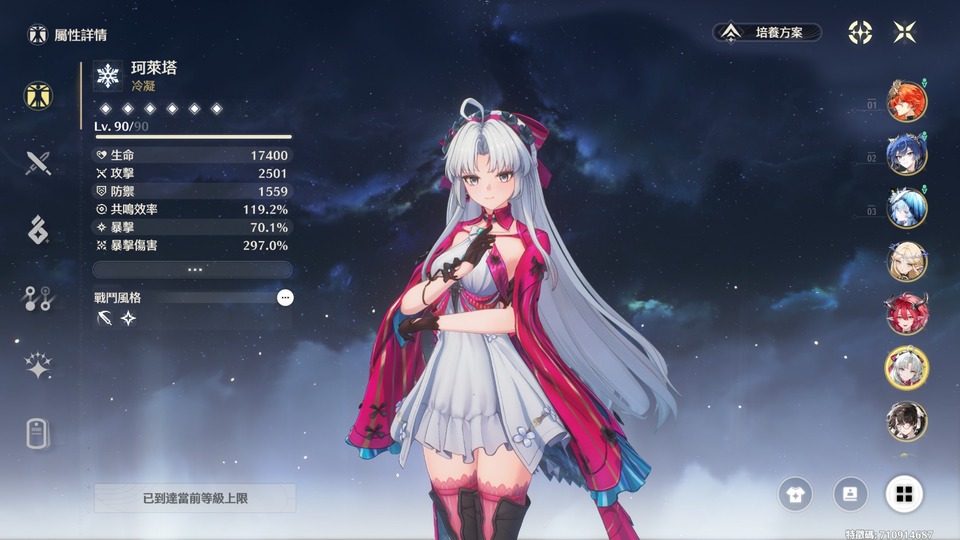The width and height of the screenshot is (960, 540).
Task: Click the character card portrait button
Action: pos(850,493)
